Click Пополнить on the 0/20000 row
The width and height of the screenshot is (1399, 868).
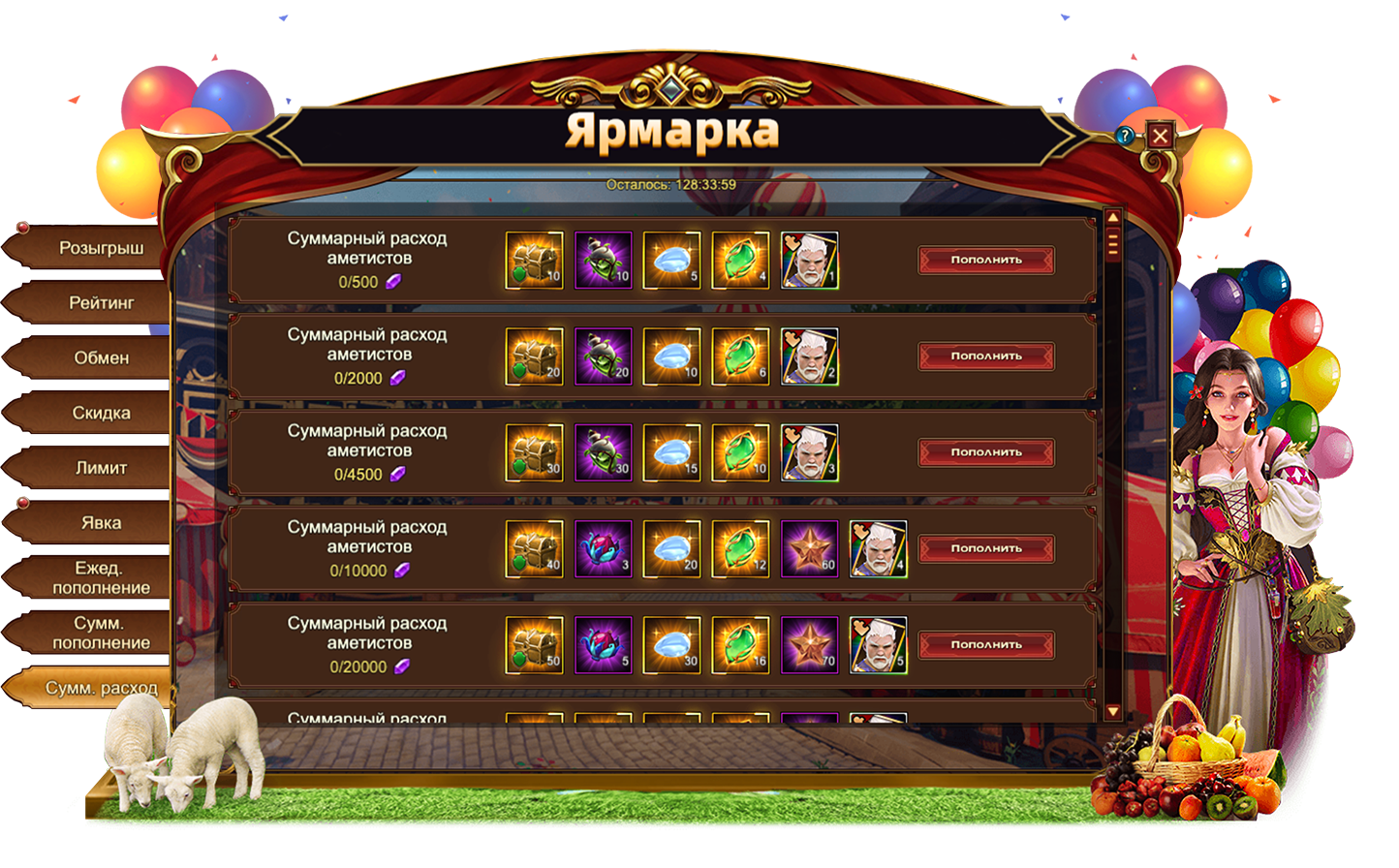coord(986,644)
